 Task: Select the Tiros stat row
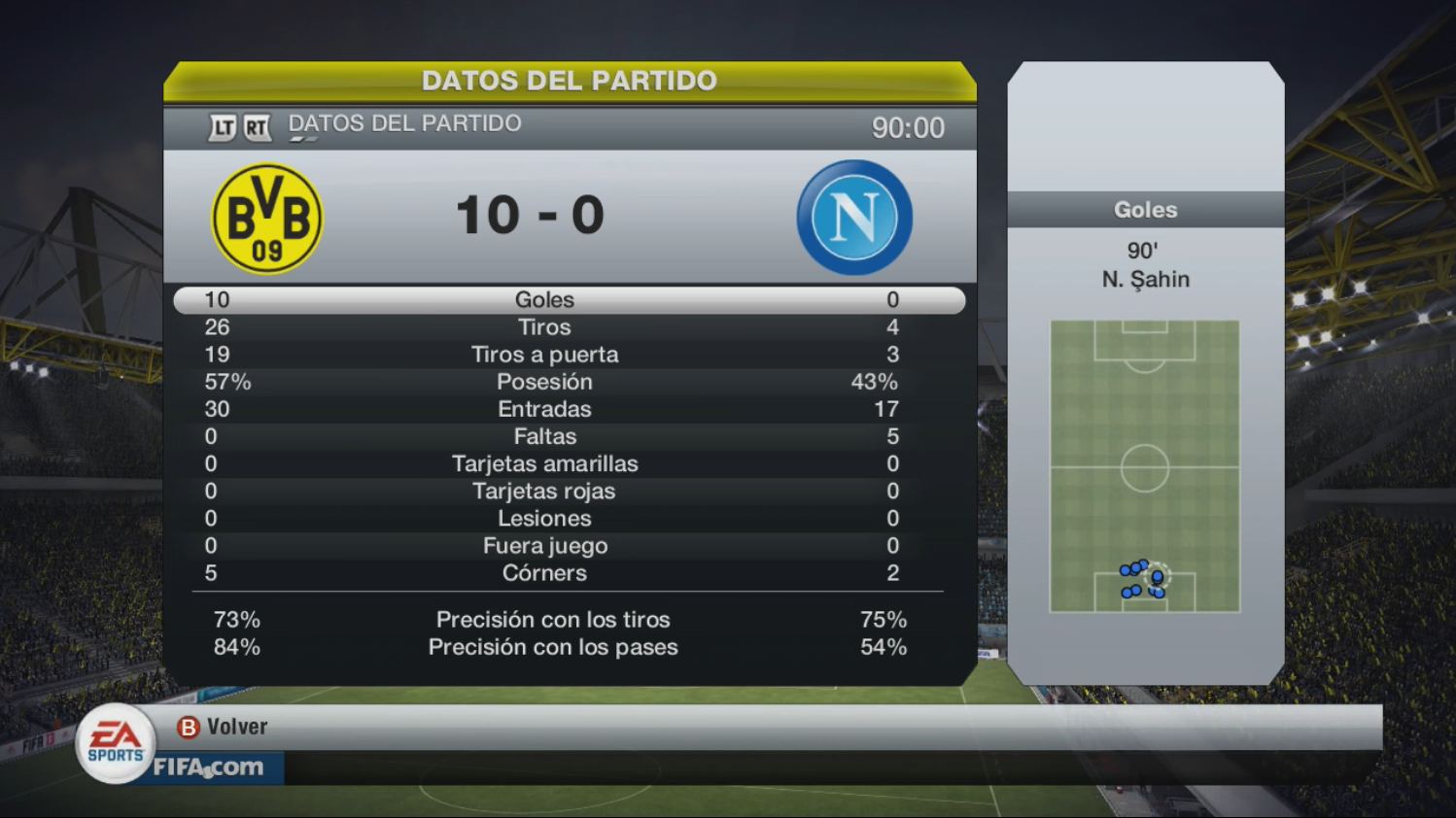[x=569, y=327]
